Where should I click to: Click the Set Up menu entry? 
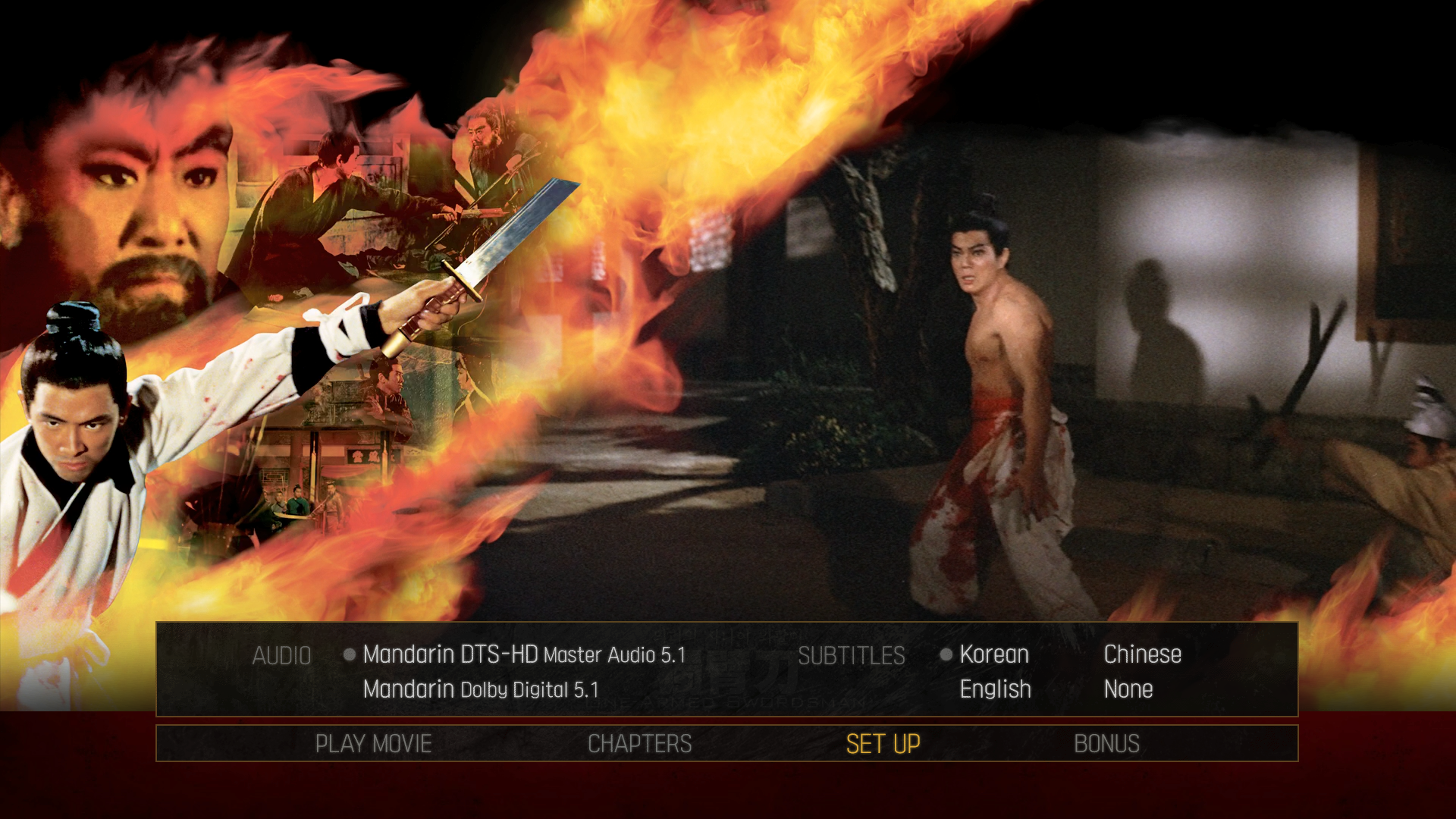pos(883,744)
